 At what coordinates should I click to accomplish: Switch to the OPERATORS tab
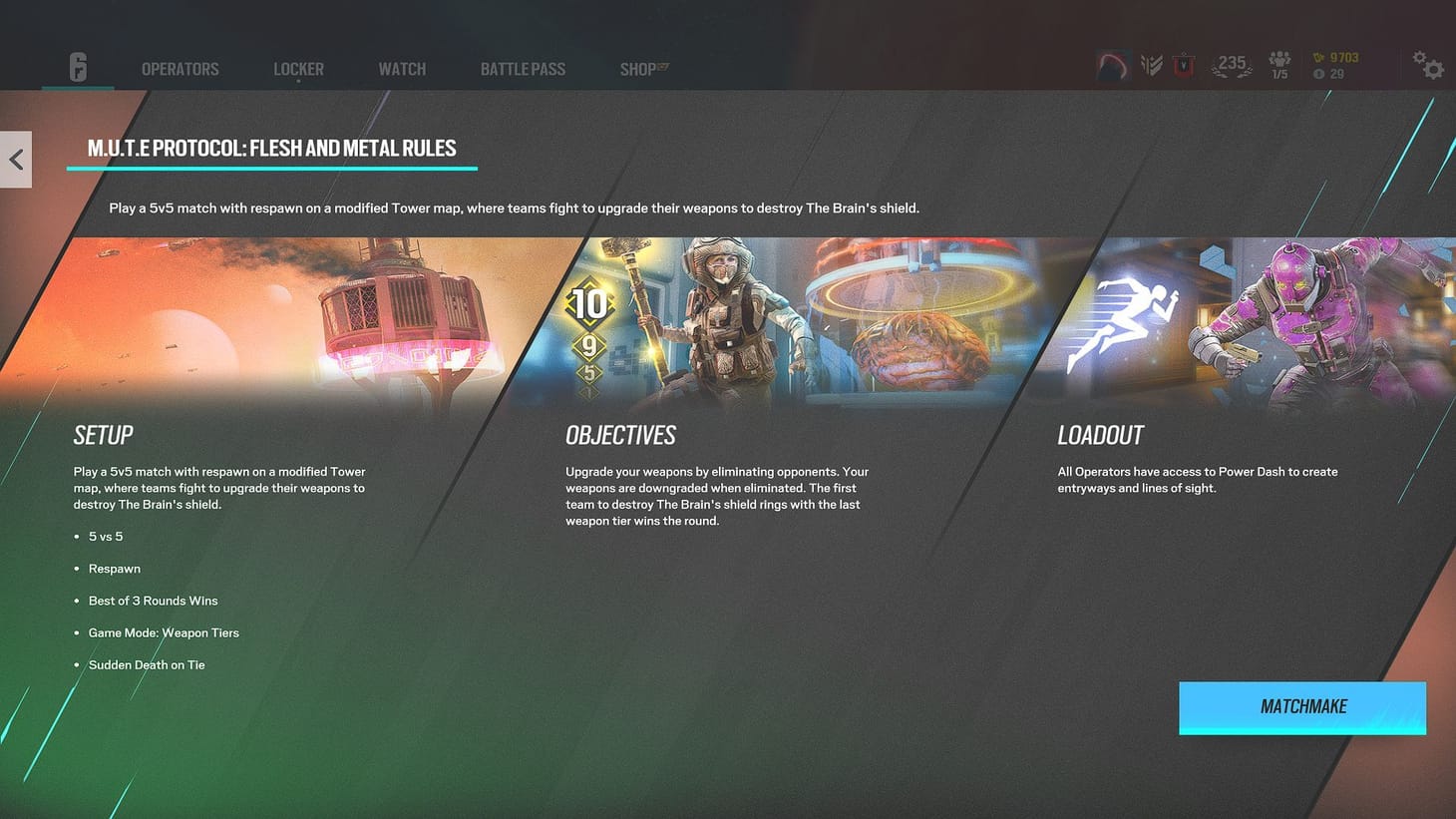click(x=180, y=69)
